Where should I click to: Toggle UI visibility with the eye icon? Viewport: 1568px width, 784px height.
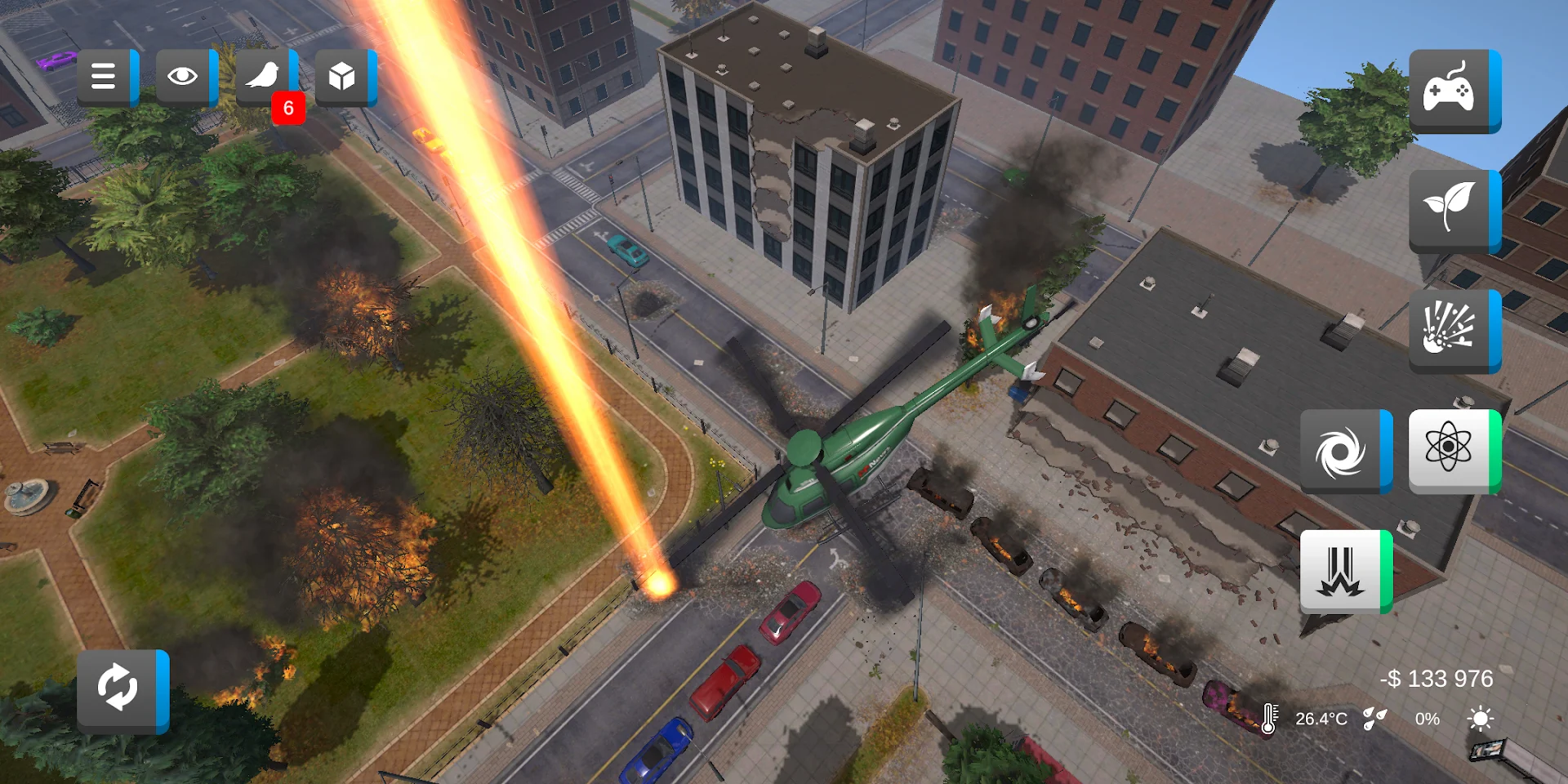184,76
